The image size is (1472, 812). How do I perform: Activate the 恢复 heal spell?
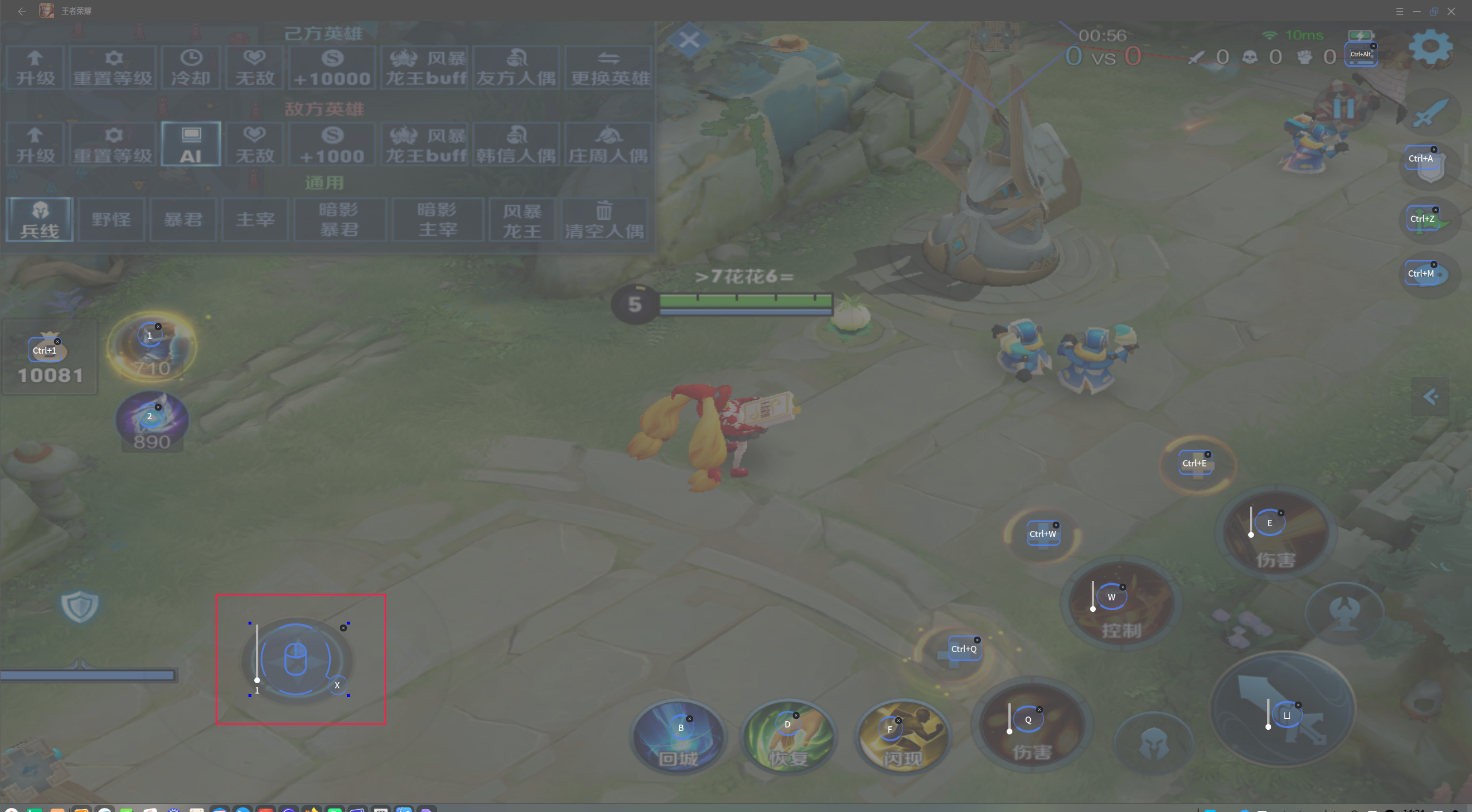pos(789,739)
